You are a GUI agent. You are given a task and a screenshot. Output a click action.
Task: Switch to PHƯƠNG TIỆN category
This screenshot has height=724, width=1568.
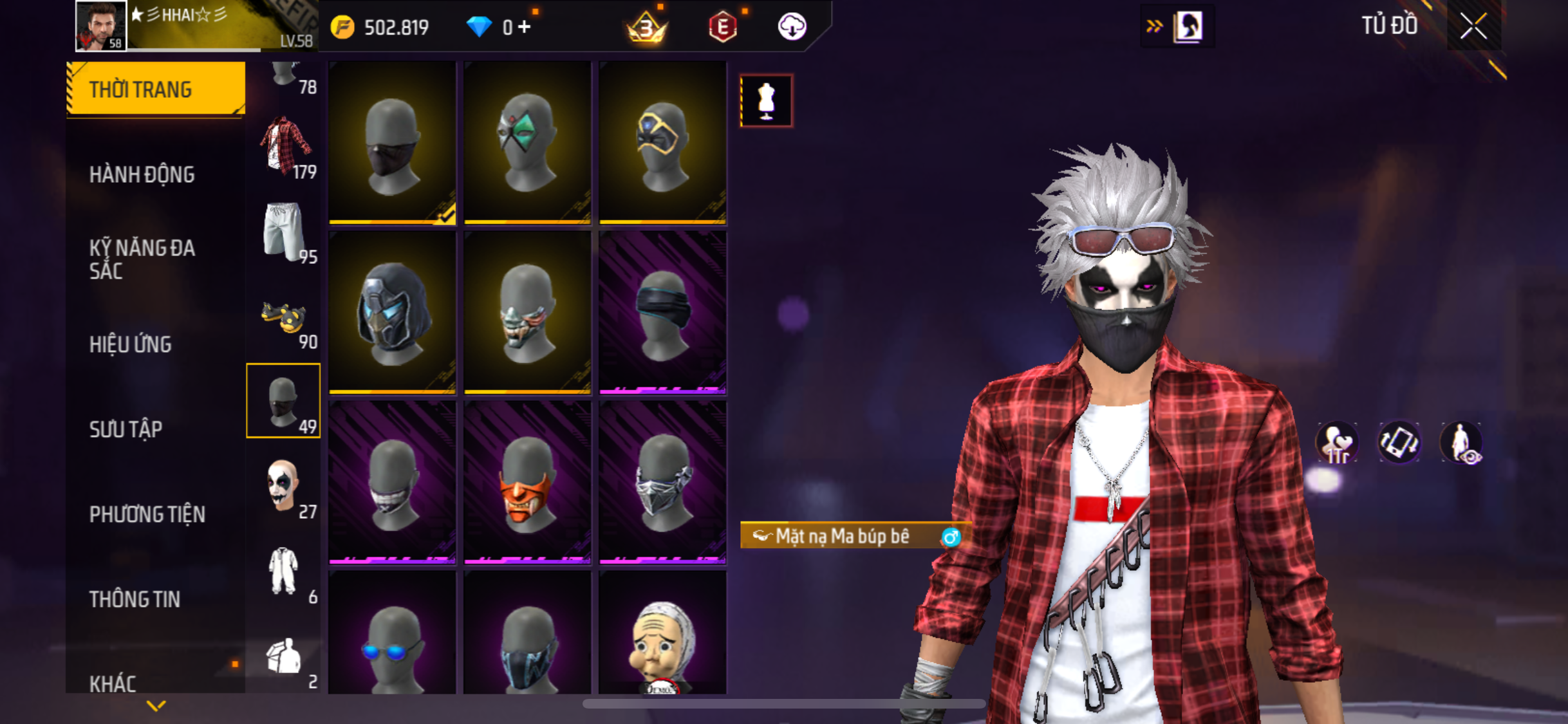(147, 514)
